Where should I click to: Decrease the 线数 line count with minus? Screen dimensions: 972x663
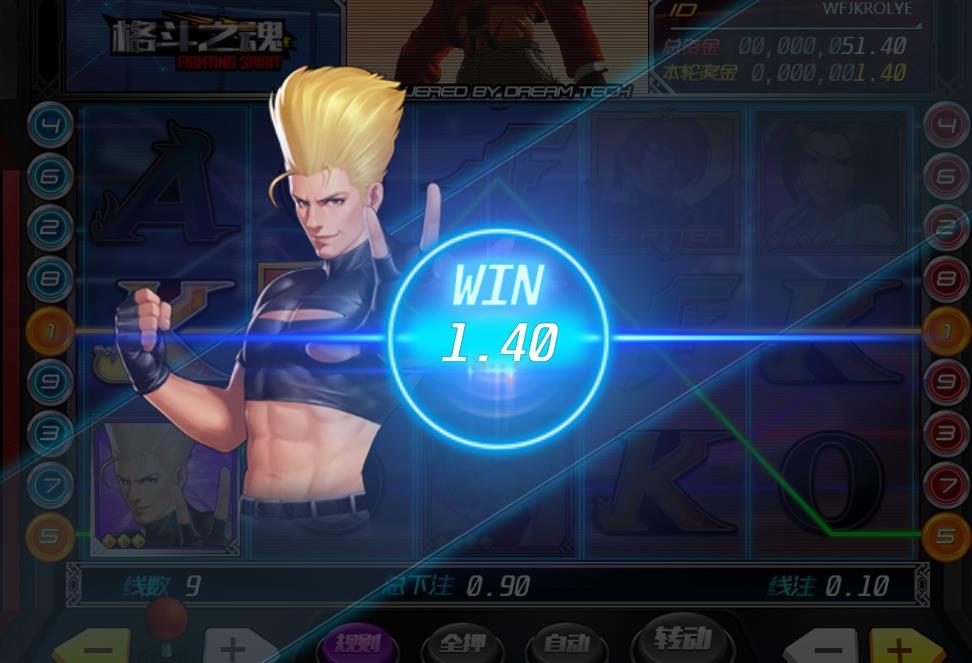pyautogui.click(x=90, y=647)
